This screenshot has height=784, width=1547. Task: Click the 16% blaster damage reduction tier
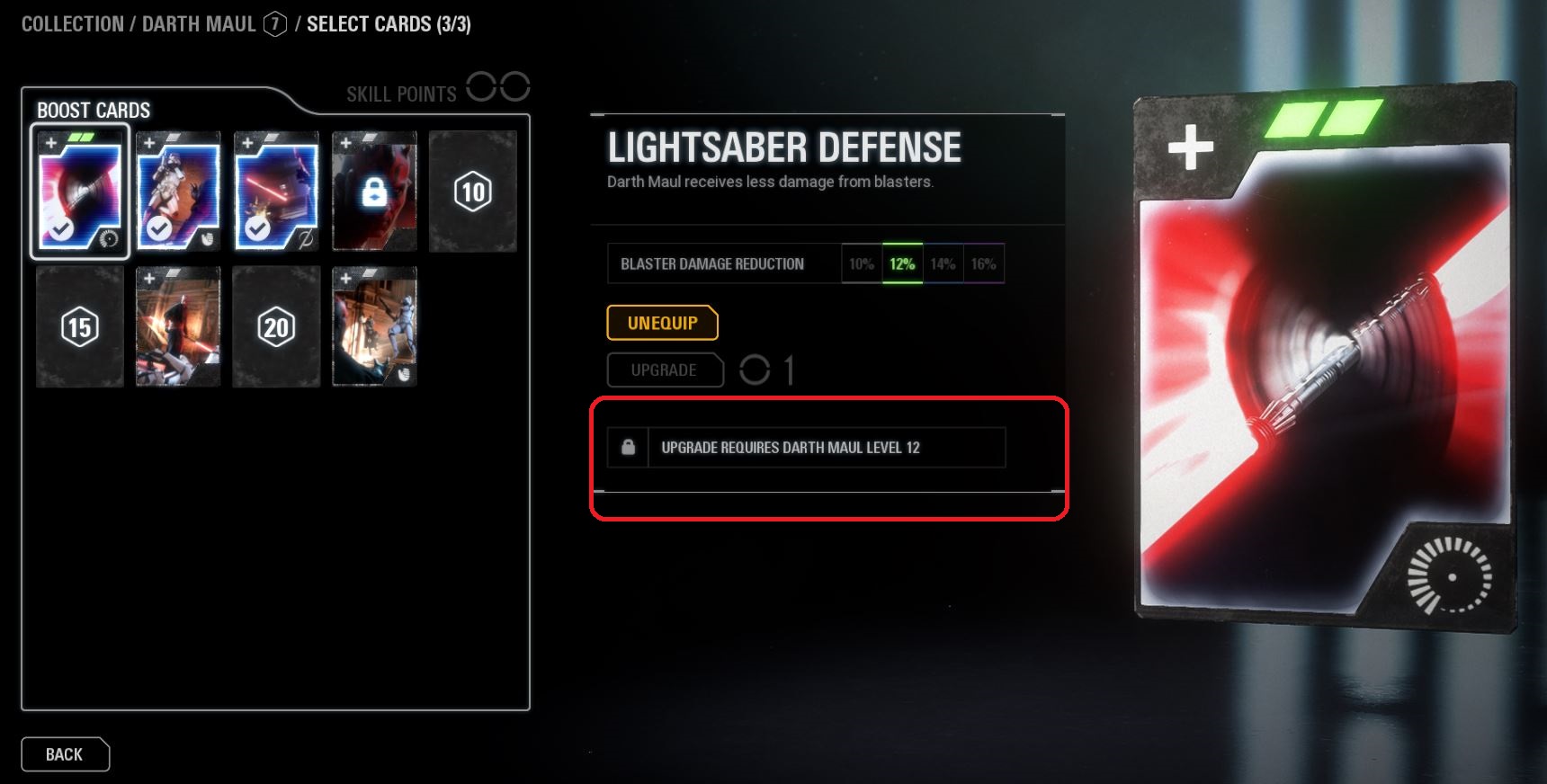(983, 264)
